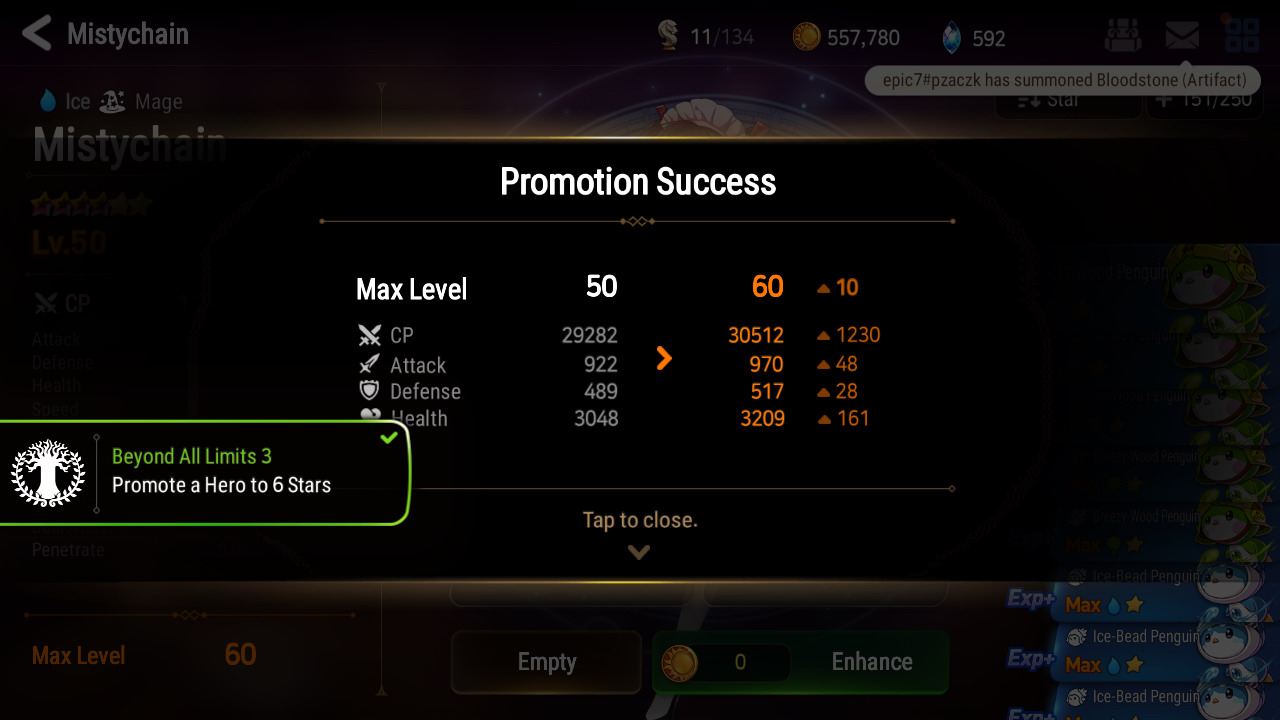Tap to close the Promotion Success popup
Image resolution: width=1280 pixels, height=720 pixels.
(x=639, y=521)
